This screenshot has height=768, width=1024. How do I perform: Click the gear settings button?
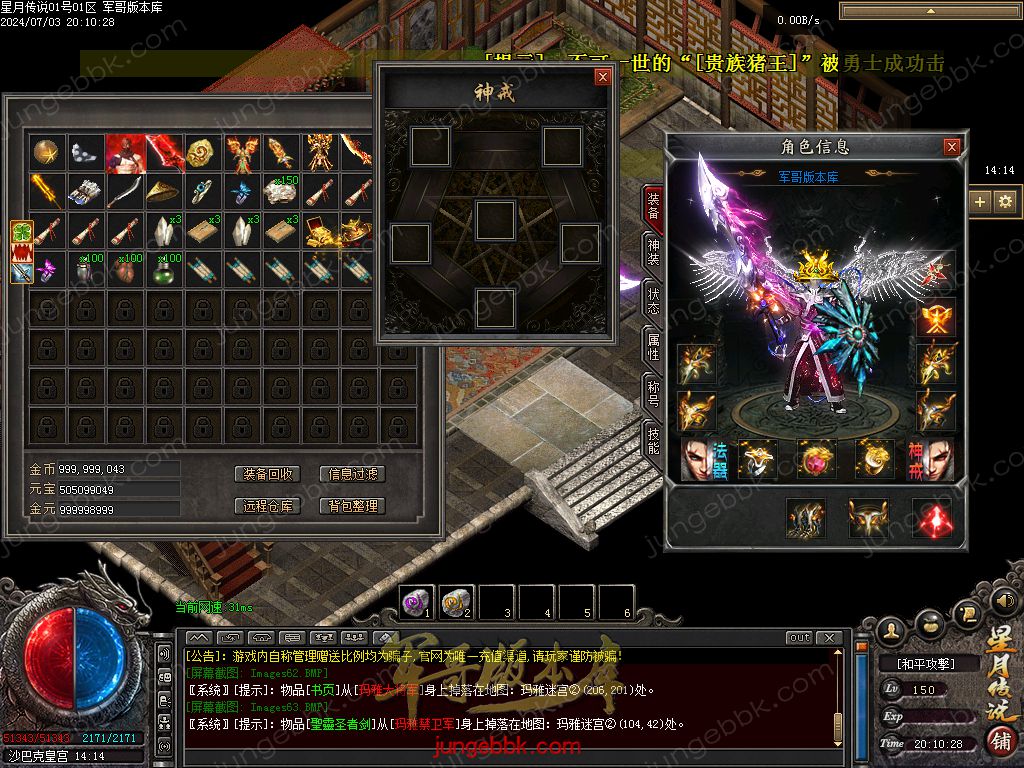1005,201
